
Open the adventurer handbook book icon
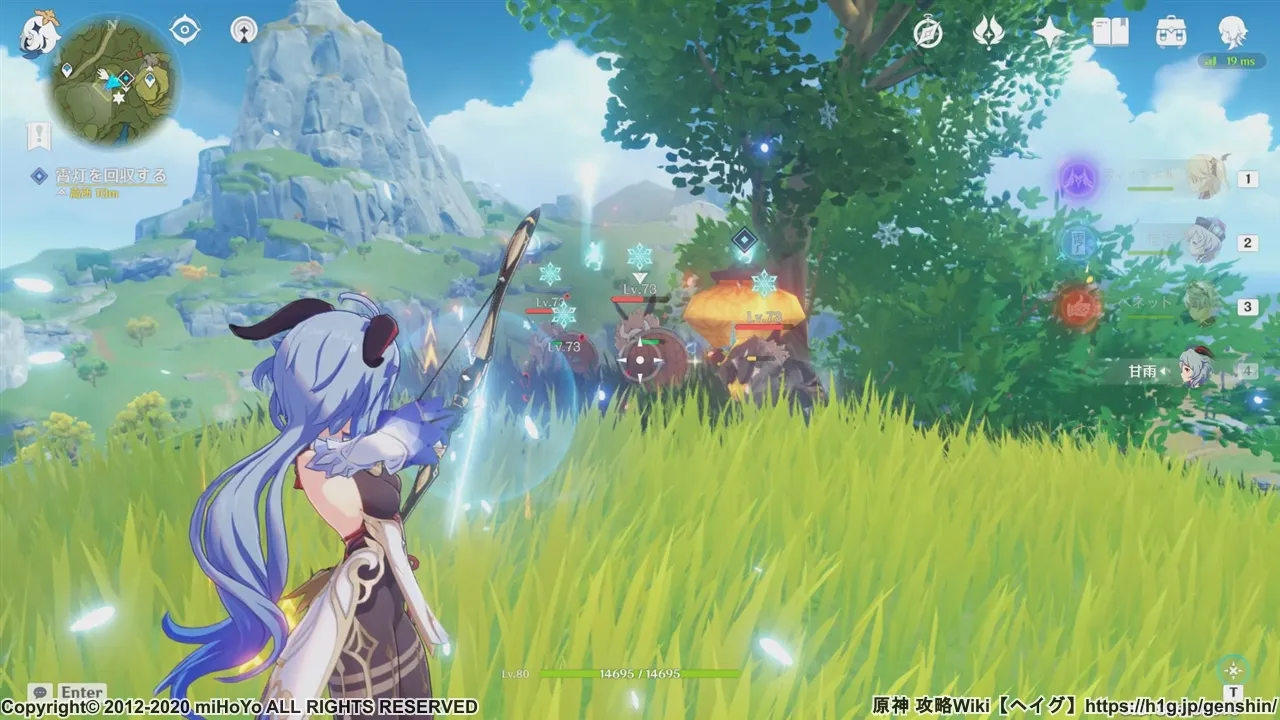point(1110,33)
